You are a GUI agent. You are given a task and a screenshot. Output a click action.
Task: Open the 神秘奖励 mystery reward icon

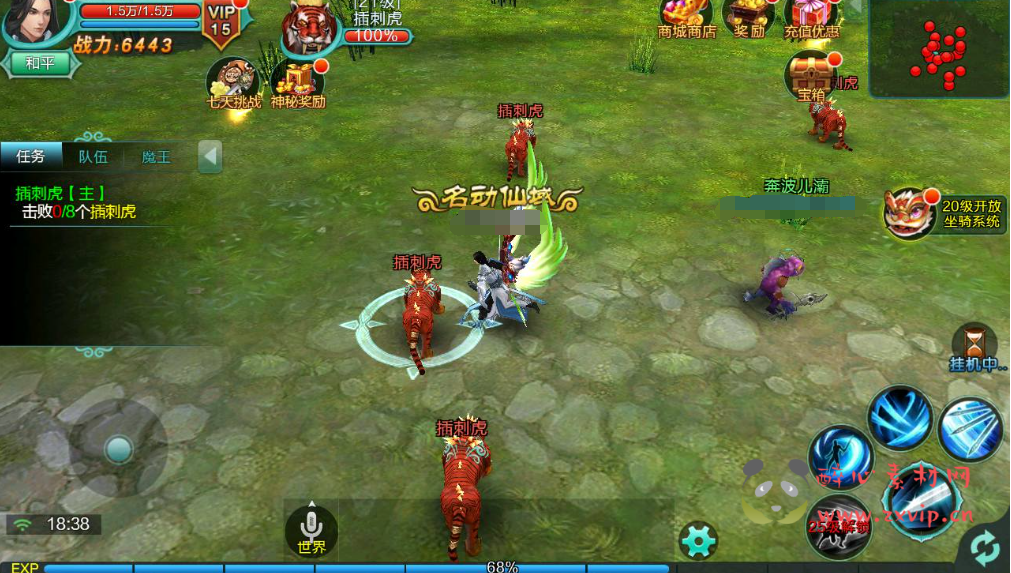pyautogui.click(x=297, y=82)
